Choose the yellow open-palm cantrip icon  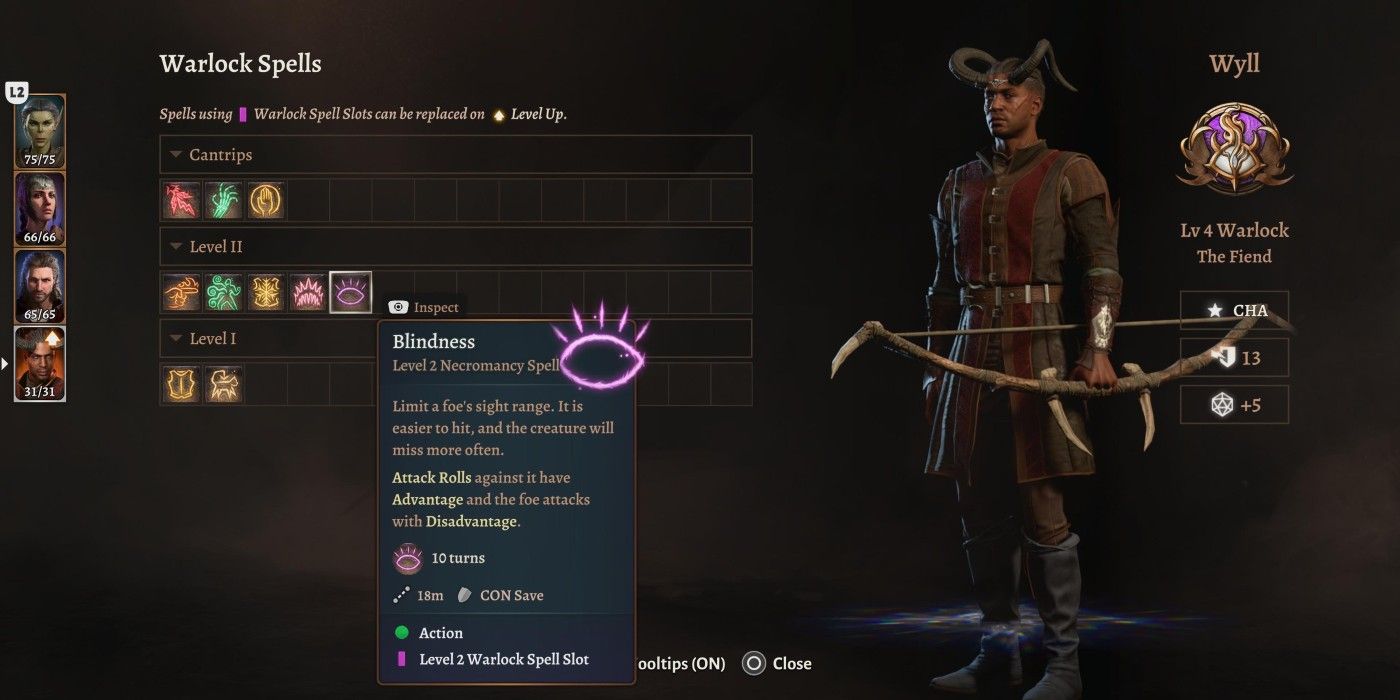tap(265, 200)
